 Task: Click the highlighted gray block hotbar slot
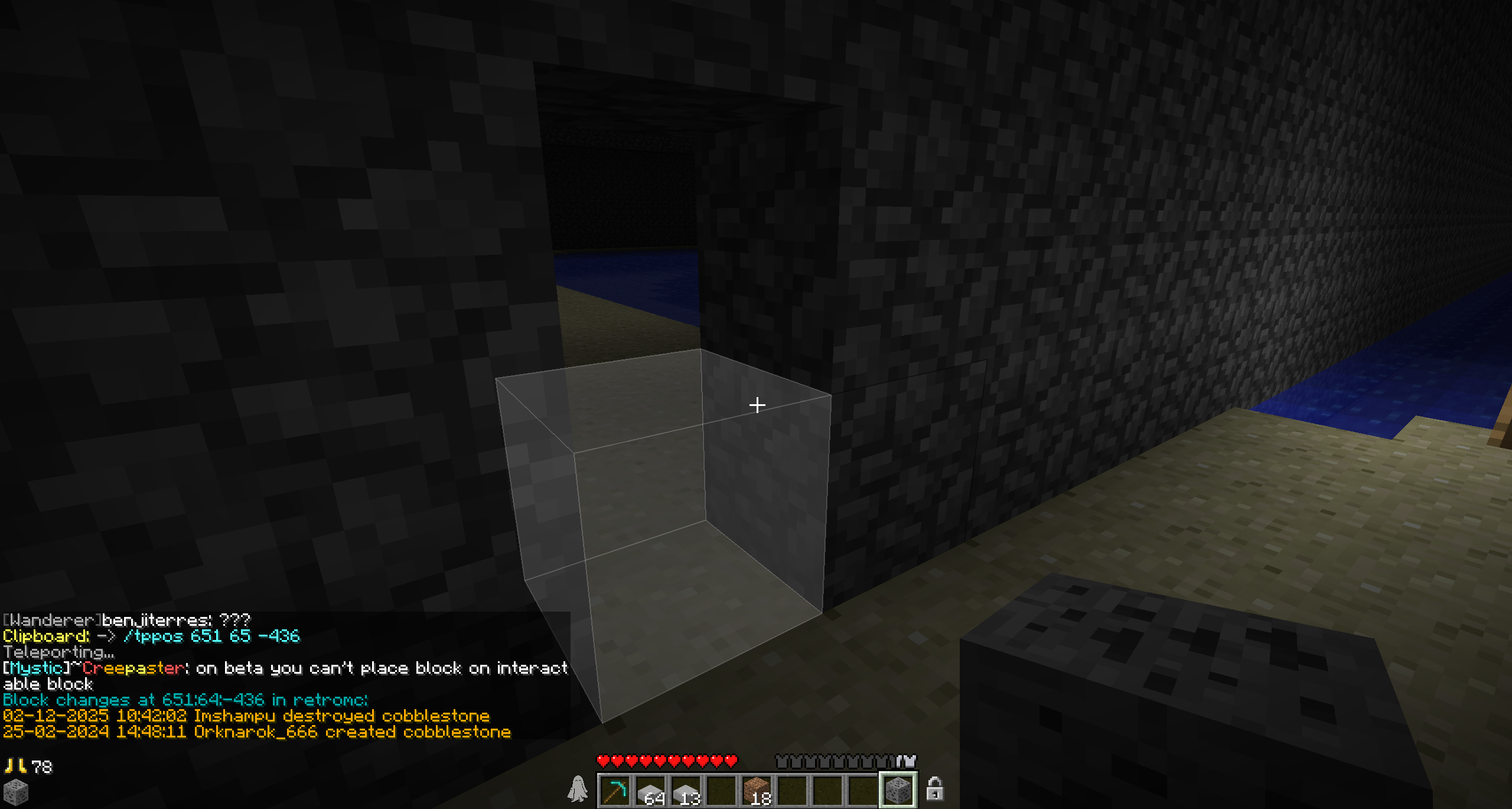coord(898,790)
